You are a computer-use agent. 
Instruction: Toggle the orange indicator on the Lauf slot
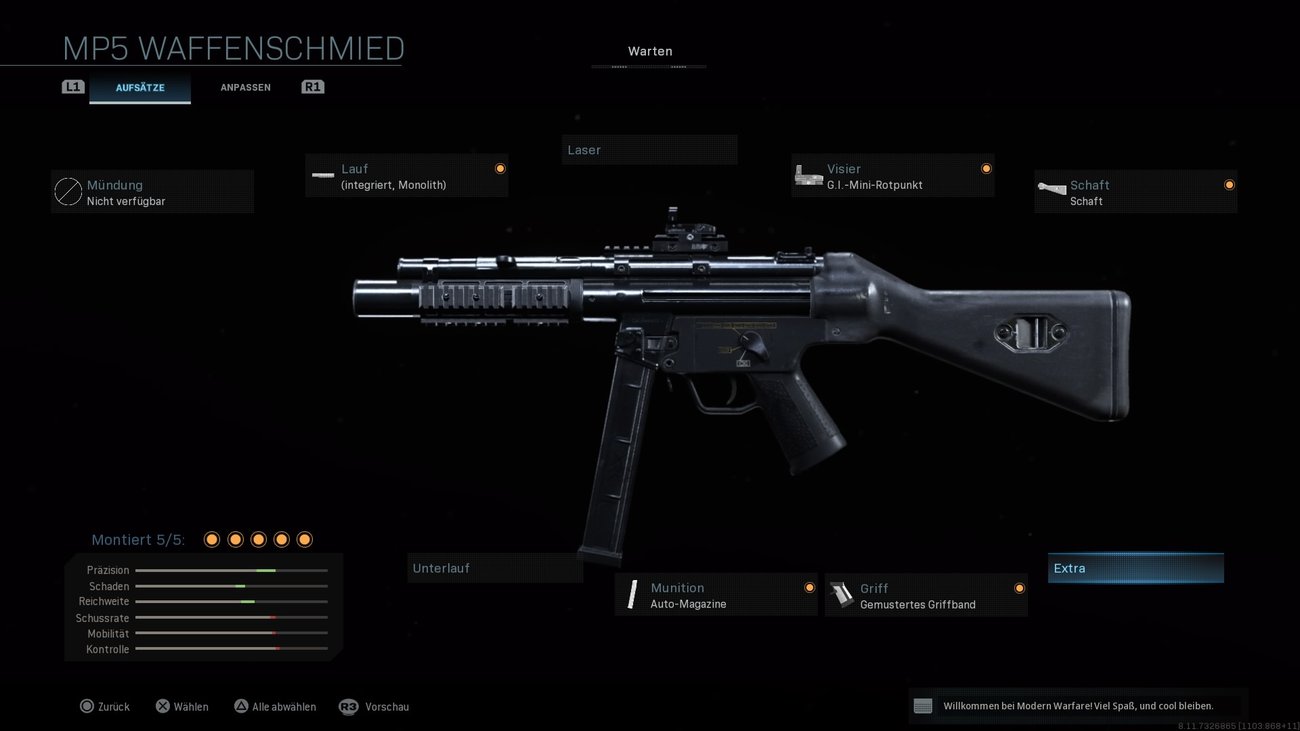coord(500,168)
